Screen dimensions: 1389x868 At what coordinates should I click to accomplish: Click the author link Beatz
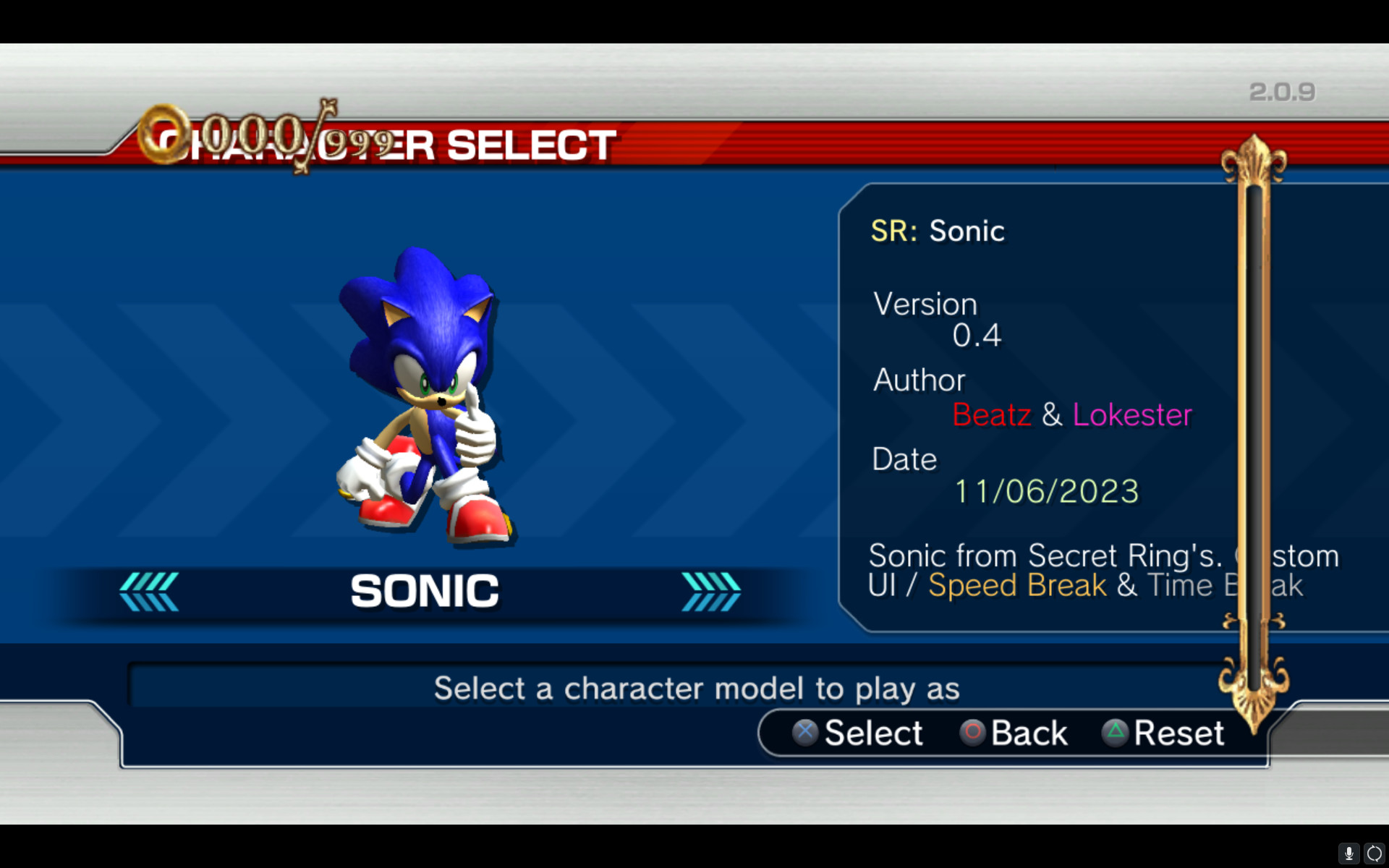pyautogui.click(x=992, y=415)
